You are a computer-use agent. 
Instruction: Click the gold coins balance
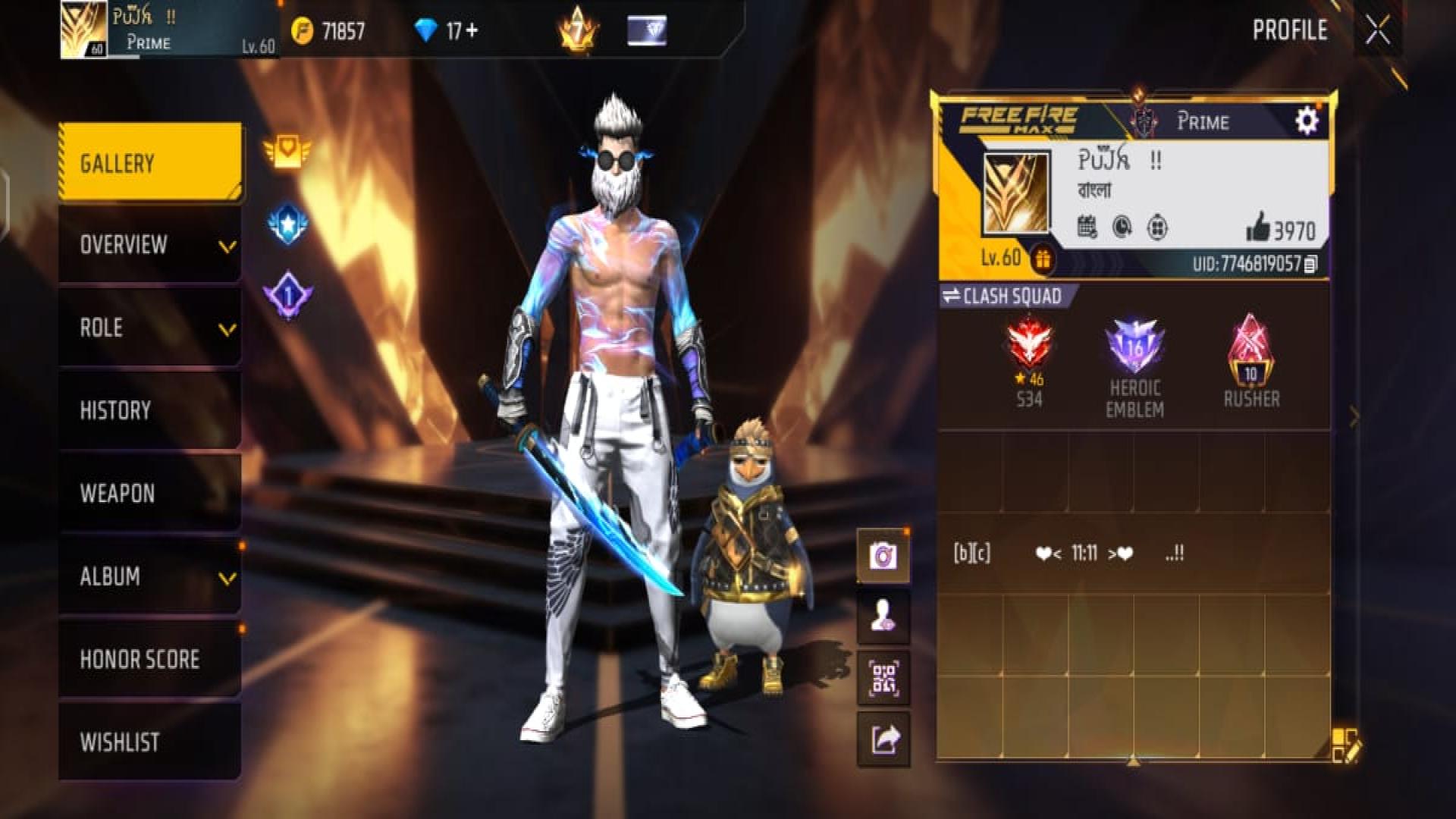(329, 31)
